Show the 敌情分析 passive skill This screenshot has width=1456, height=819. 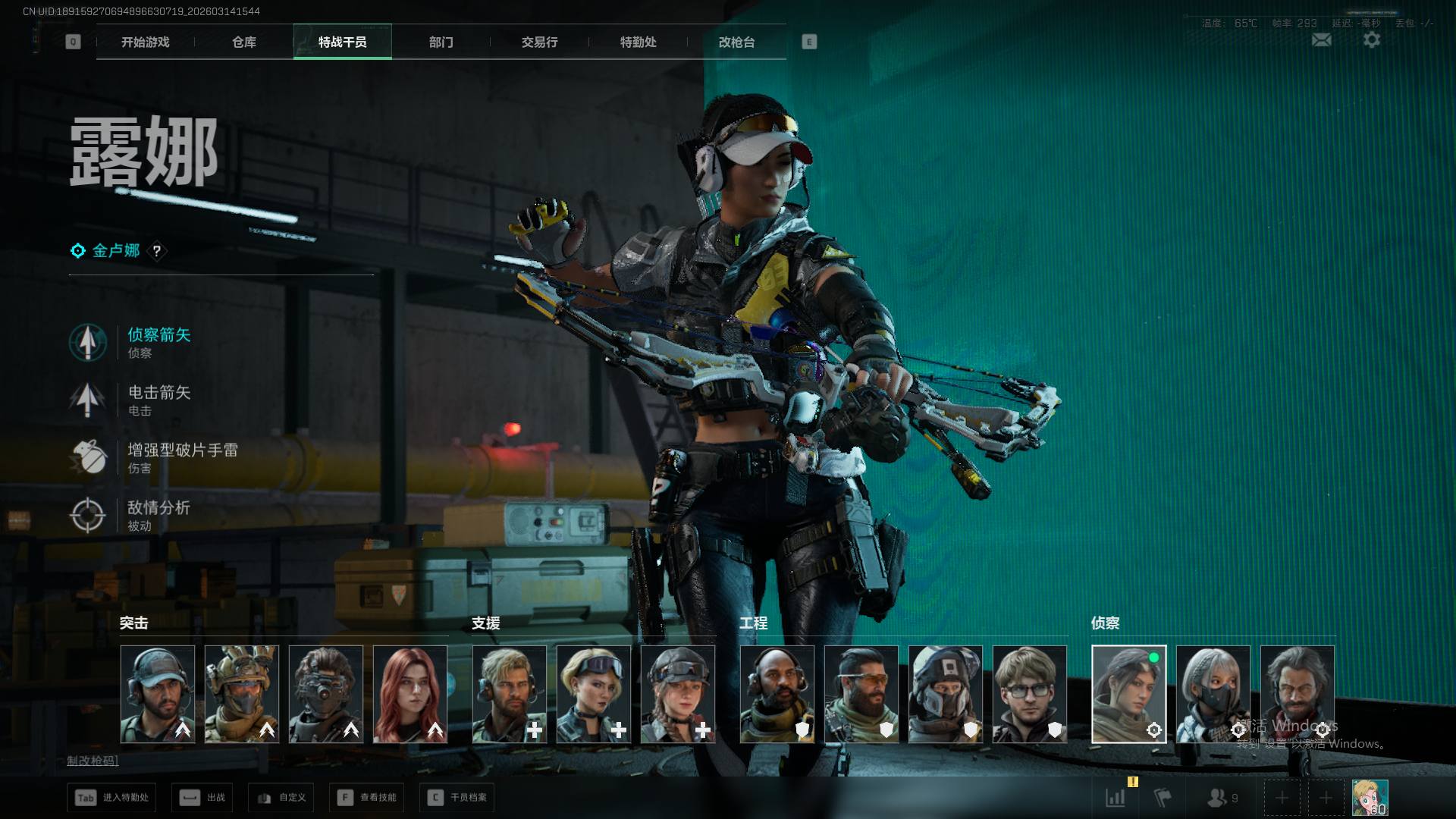[158, 515]
